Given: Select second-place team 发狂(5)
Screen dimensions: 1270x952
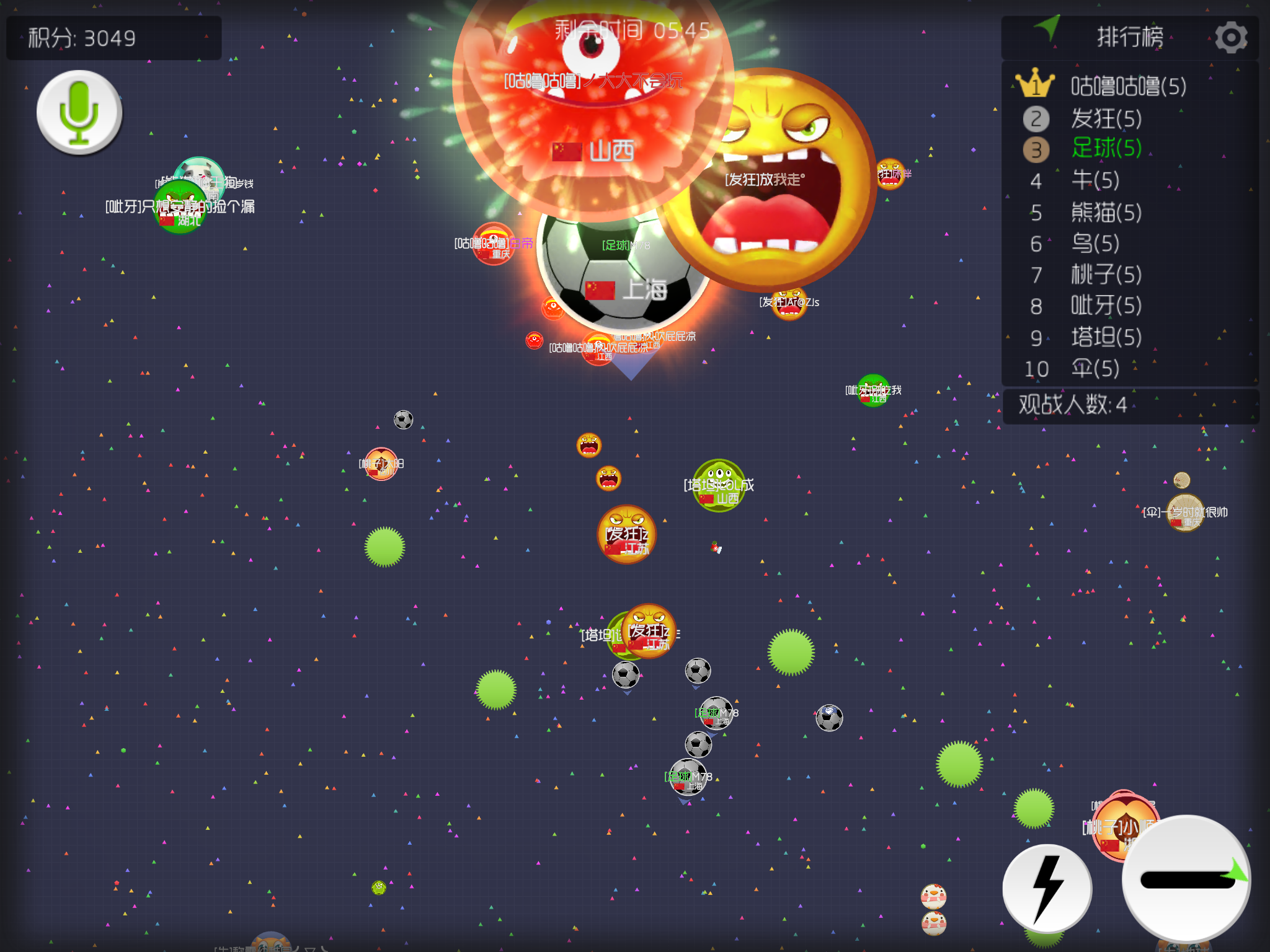Looking at the screenshot, I should [x=1106, y=118].
